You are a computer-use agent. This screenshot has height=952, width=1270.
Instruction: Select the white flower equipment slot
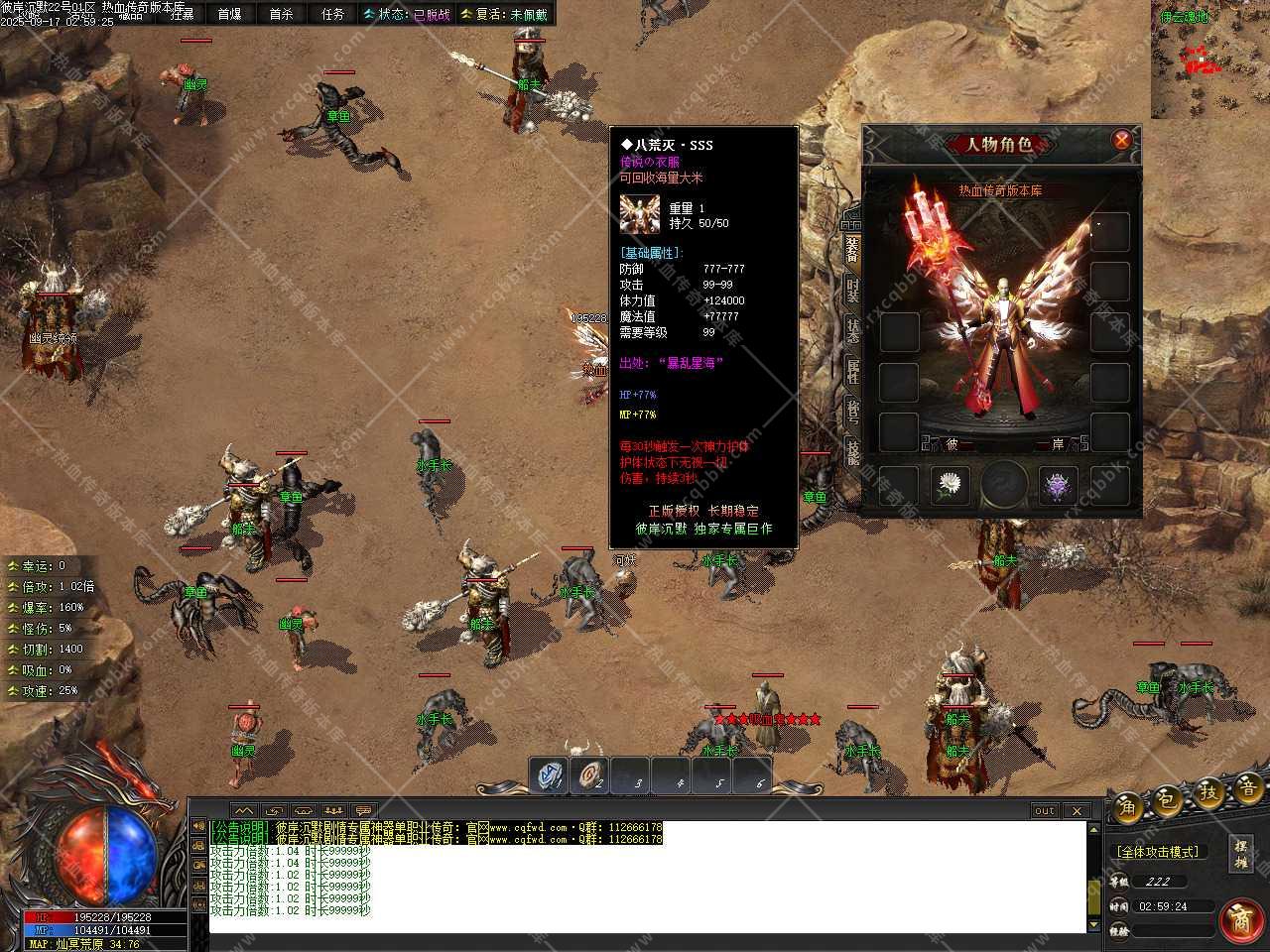tap(951, 486)
